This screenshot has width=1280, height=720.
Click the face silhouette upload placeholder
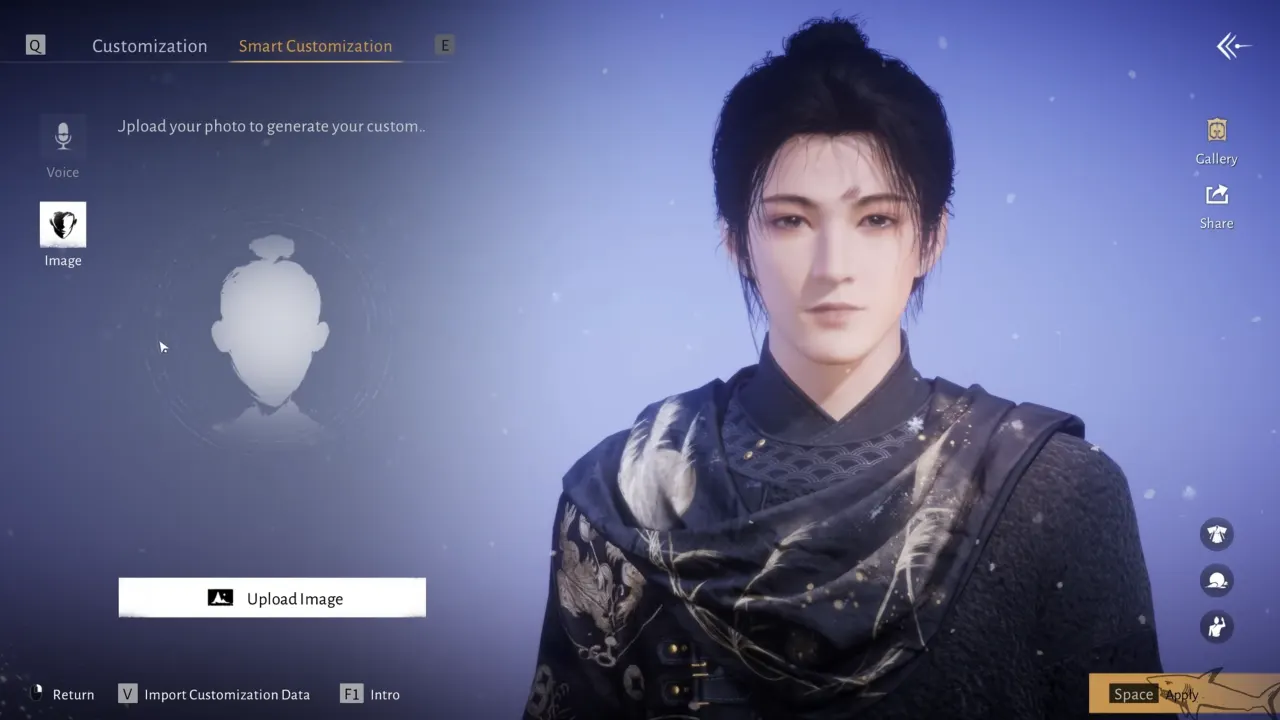272,330
